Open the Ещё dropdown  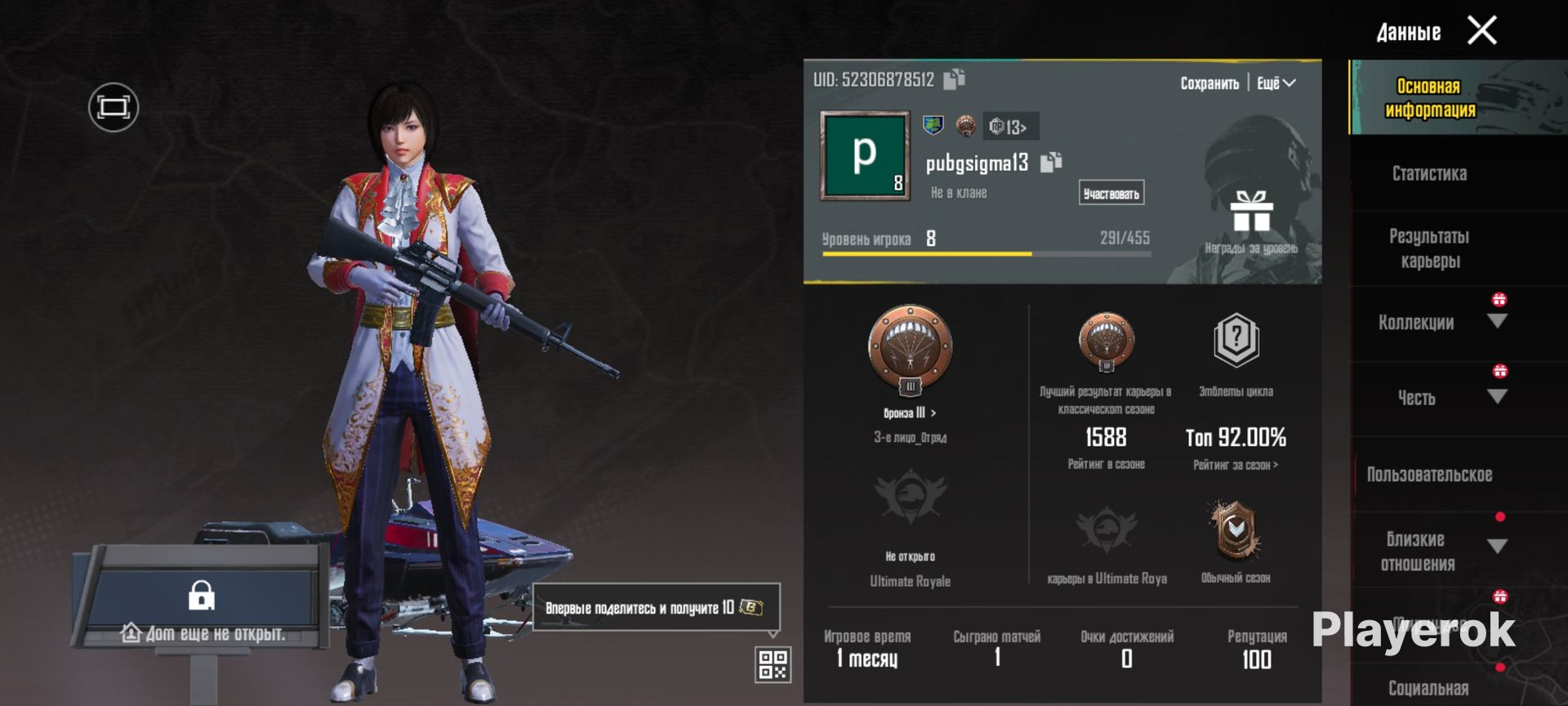[x=1276, y=83]
